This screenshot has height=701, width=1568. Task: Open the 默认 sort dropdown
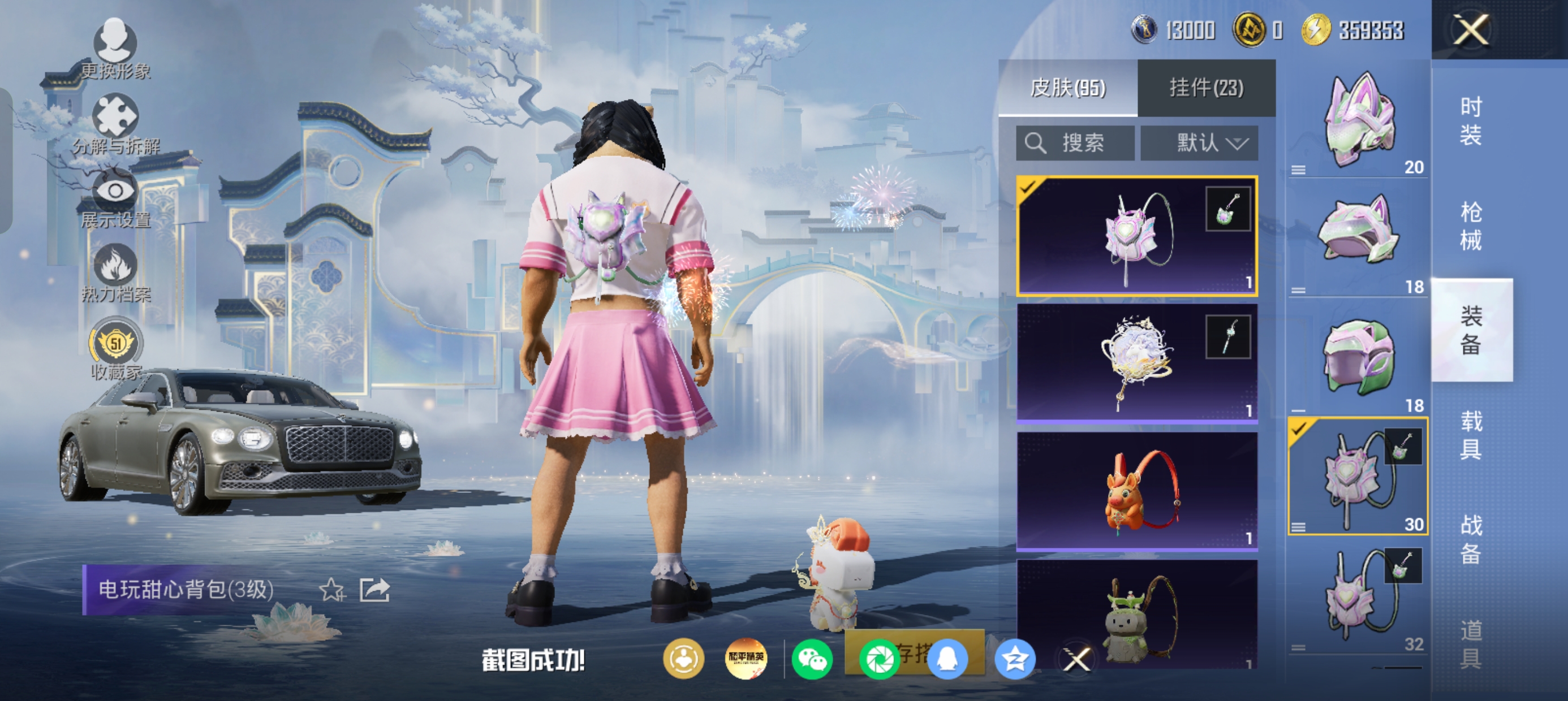point(1199,143)
